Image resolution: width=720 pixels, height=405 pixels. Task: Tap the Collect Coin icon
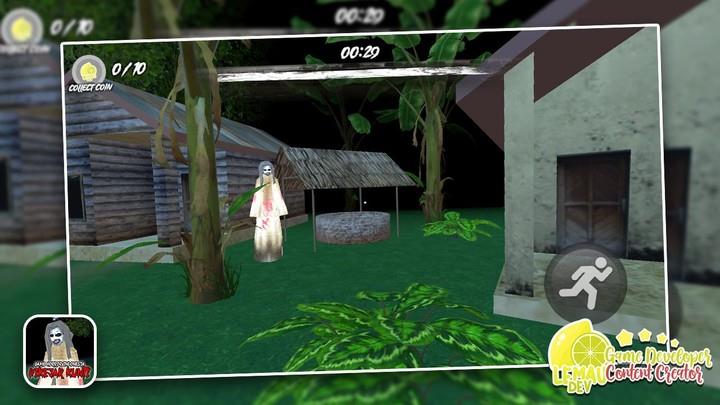pos(88,72)
